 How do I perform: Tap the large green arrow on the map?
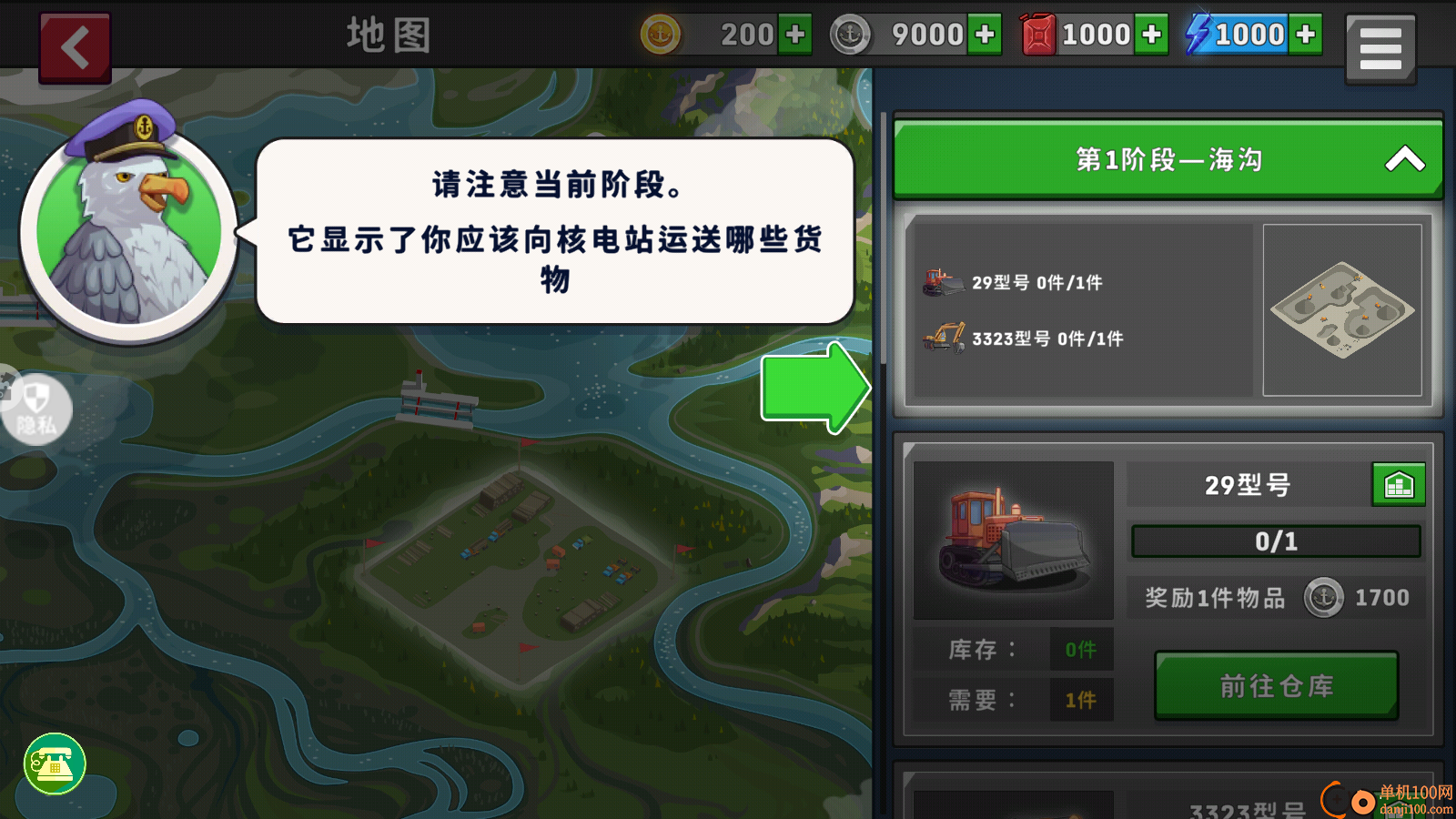(x=814, y=389)
